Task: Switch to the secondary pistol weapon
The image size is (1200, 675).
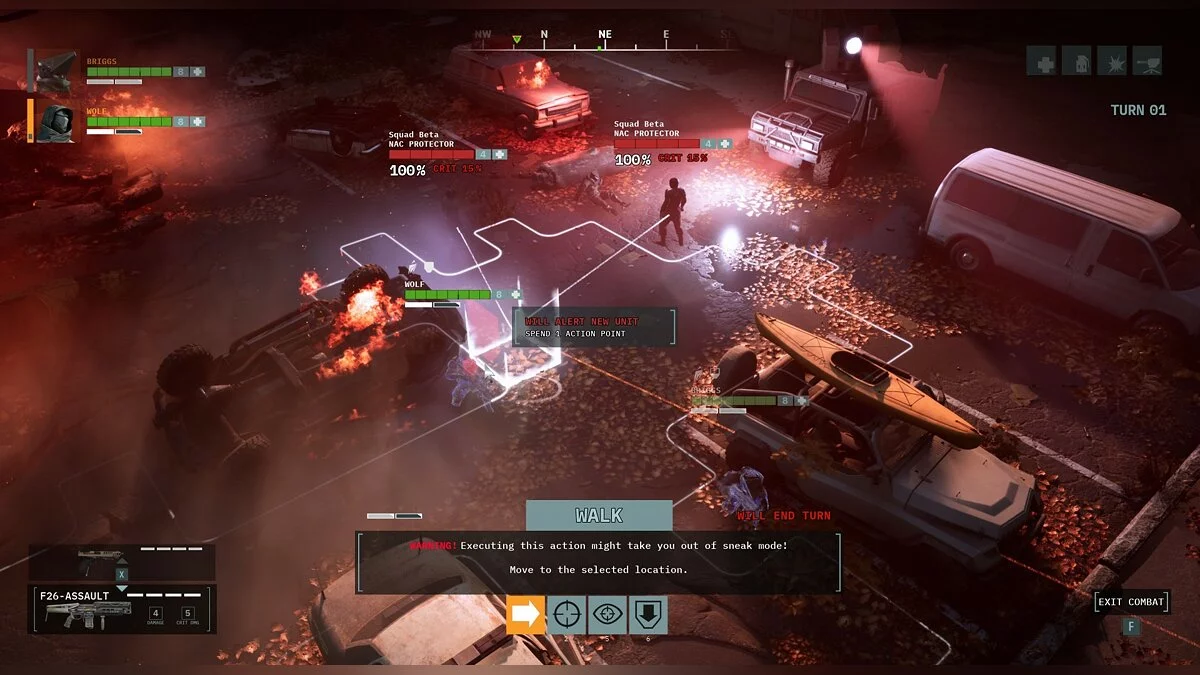Action: (121, 561)
